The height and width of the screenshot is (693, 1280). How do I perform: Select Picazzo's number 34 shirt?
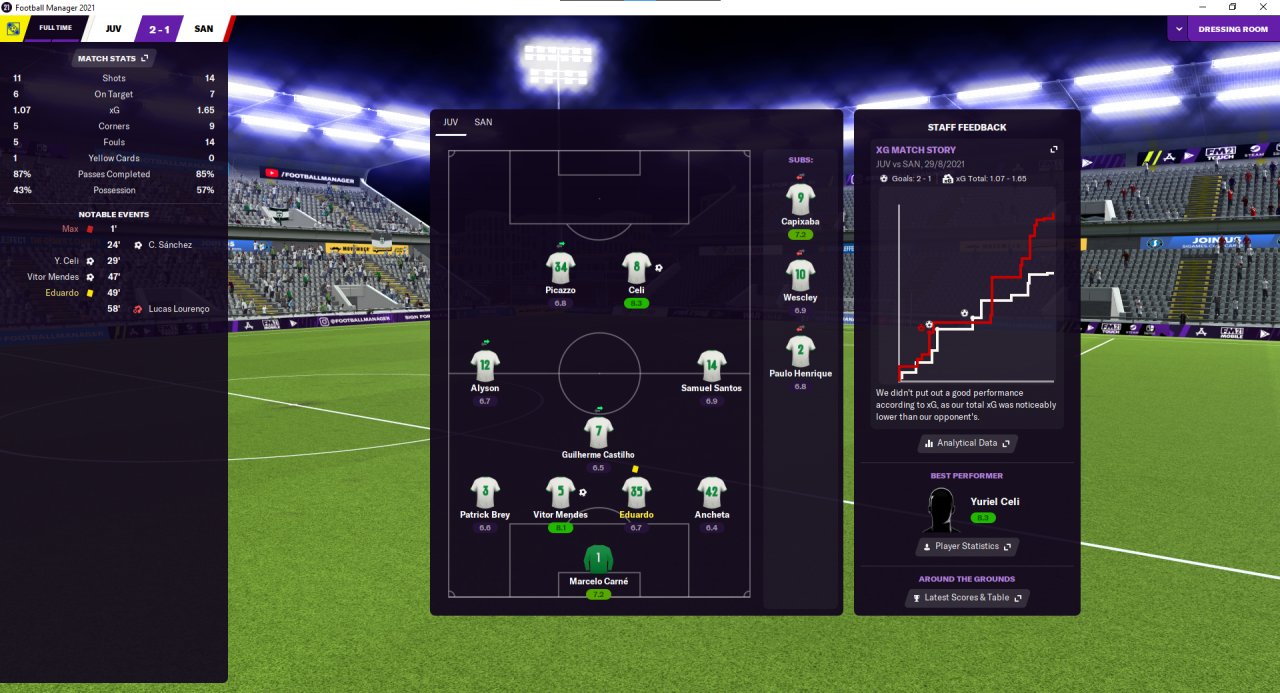[560, 268]
